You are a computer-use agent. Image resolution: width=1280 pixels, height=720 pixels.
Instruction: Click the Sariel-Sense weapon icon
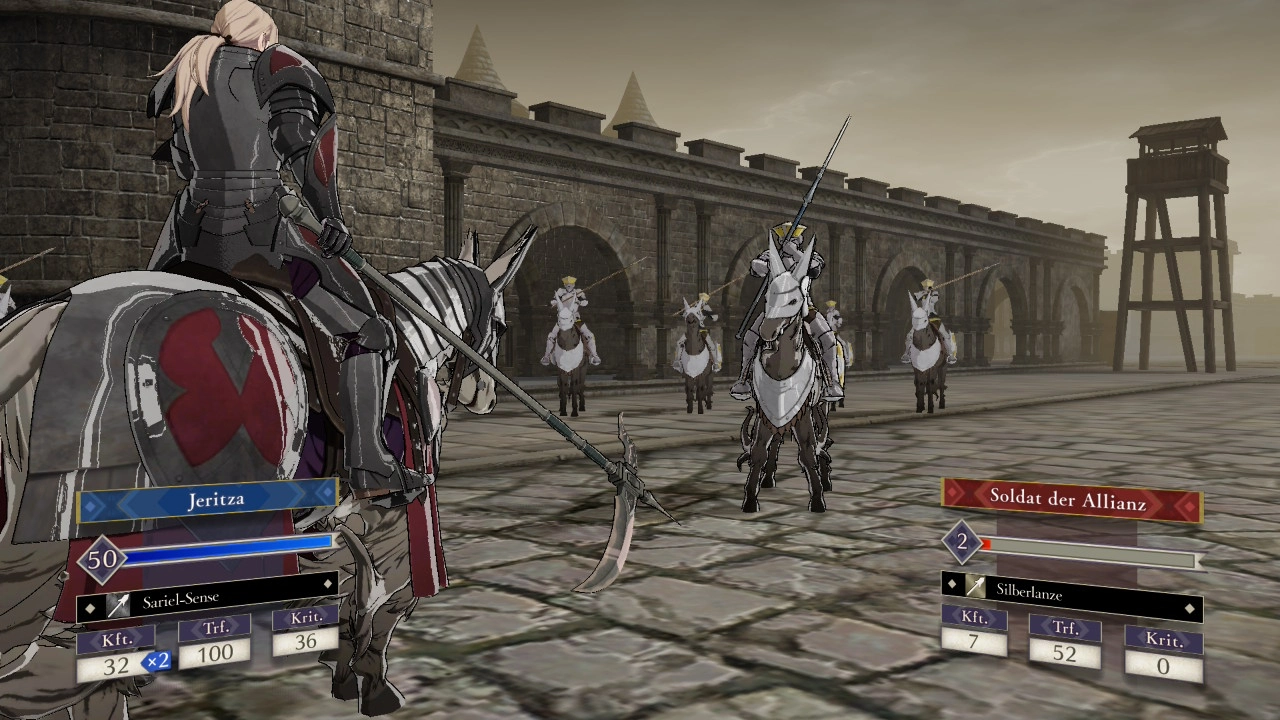(118, 604)
